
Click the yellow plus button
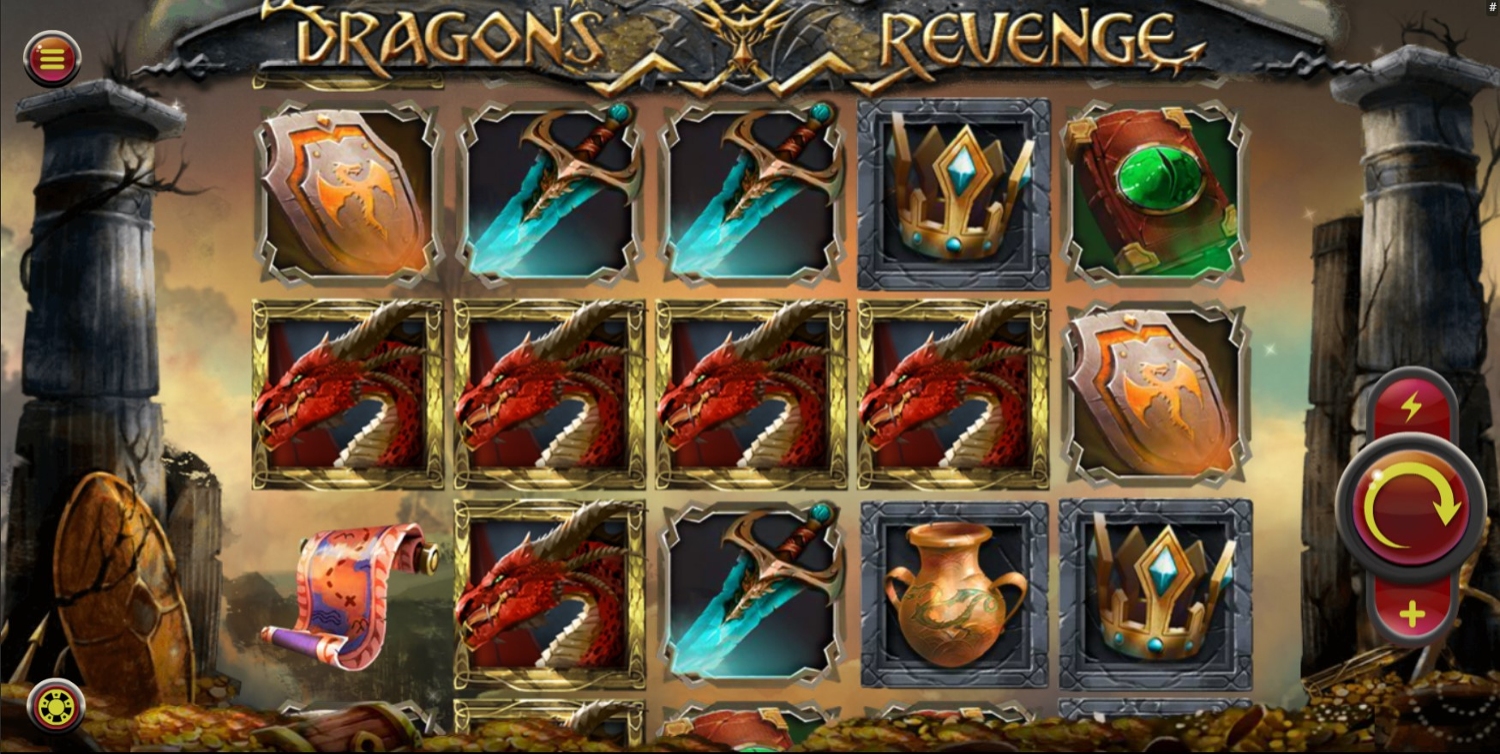[1412, 614]
